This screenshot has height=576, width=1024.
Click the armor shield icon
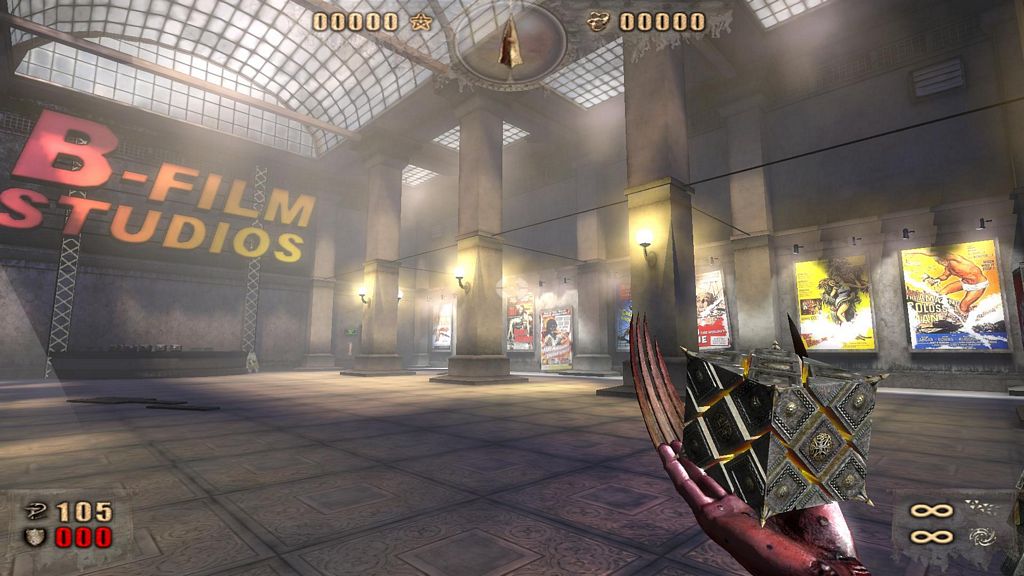pyautogui.click(x=35, y=538)
